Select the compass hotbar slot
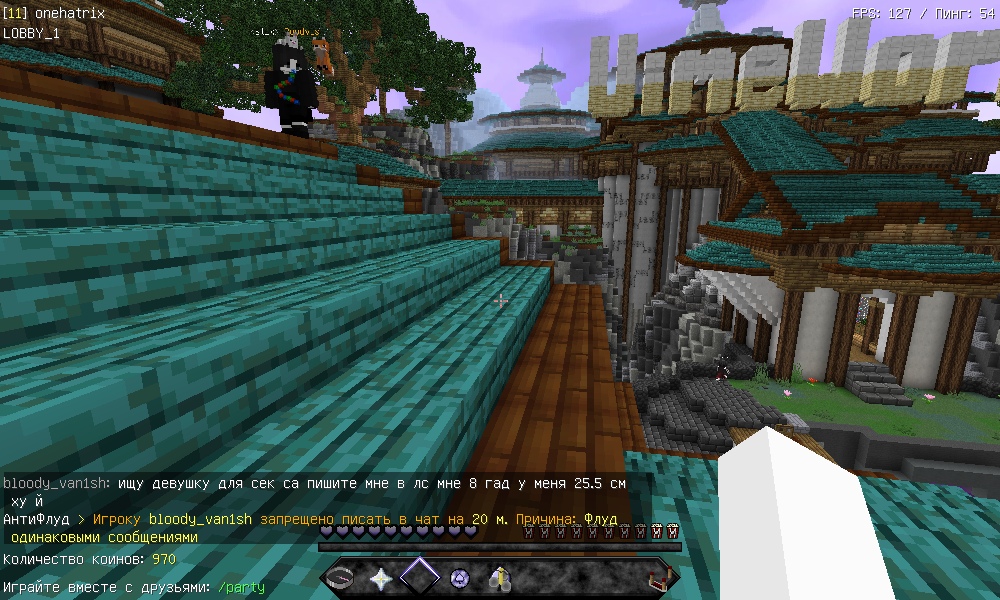1000x600 pixels. tap(342, 578)
